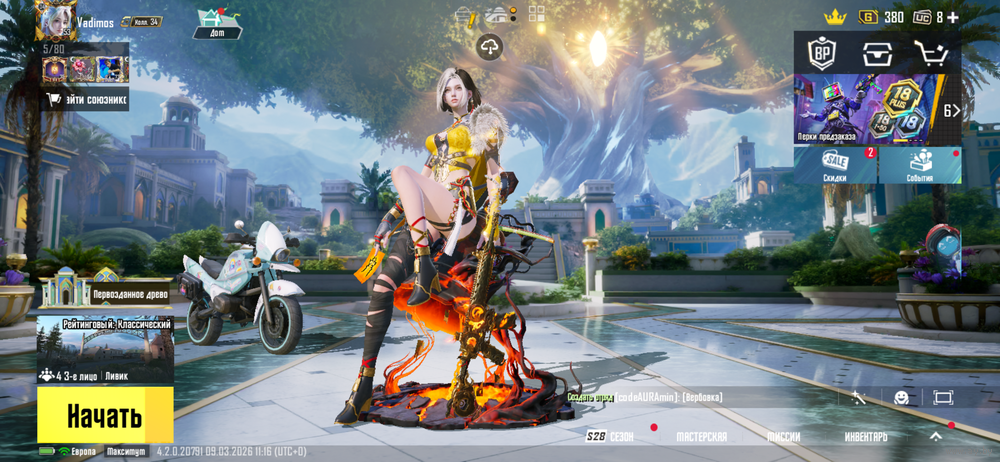Open the Первозданное древо event banner

(x=105, y=290)
